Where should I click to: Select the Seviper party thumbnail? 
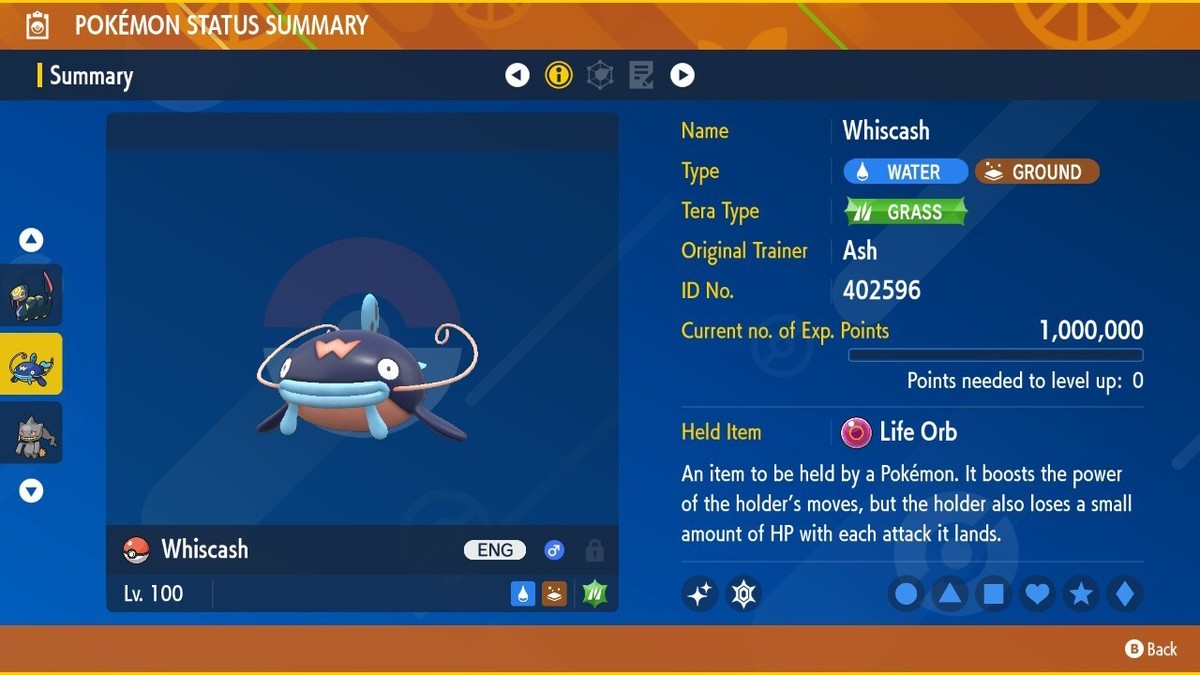click(x=32, y=295)
